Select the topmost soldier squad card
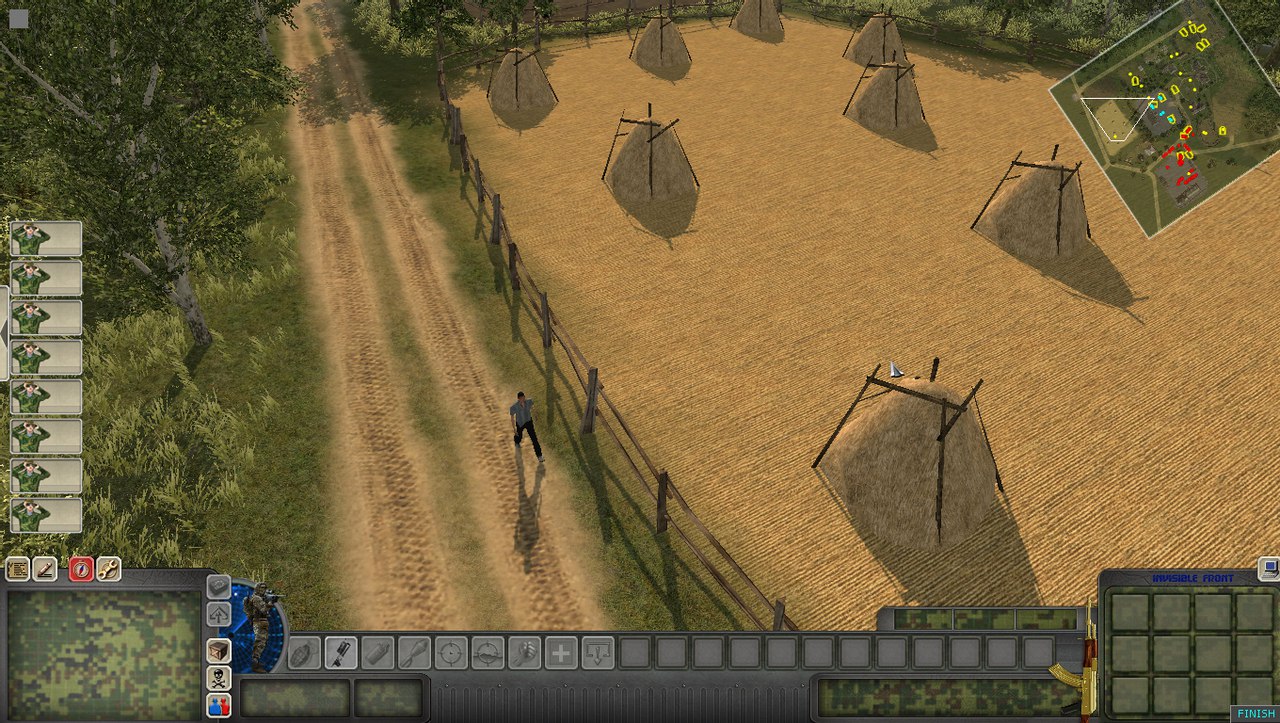 [46, 239]
